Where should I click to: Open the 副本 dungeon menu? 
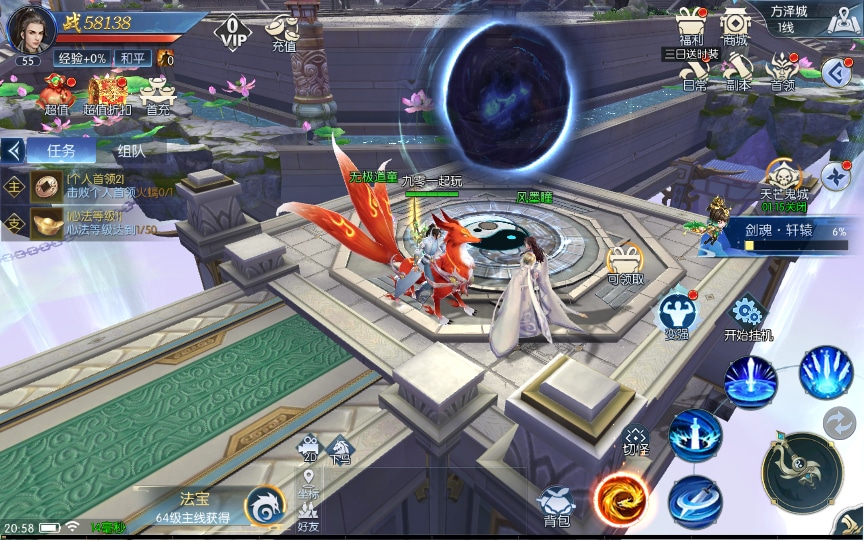(x=738, y=70)
